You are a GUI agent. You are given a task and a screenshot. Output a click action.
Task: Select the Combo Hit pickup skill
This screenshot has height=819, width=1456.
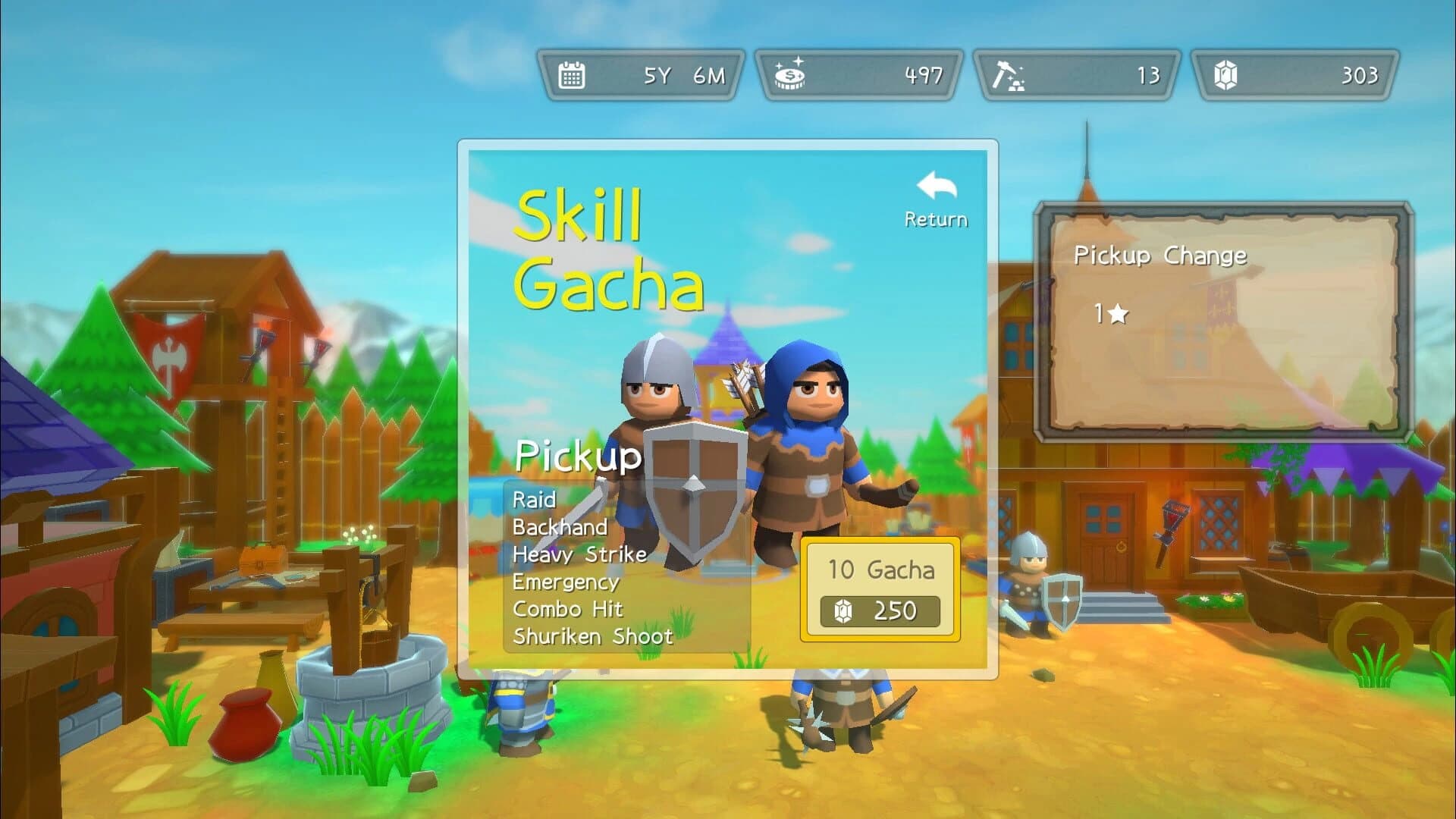click(x=567, y=609)
